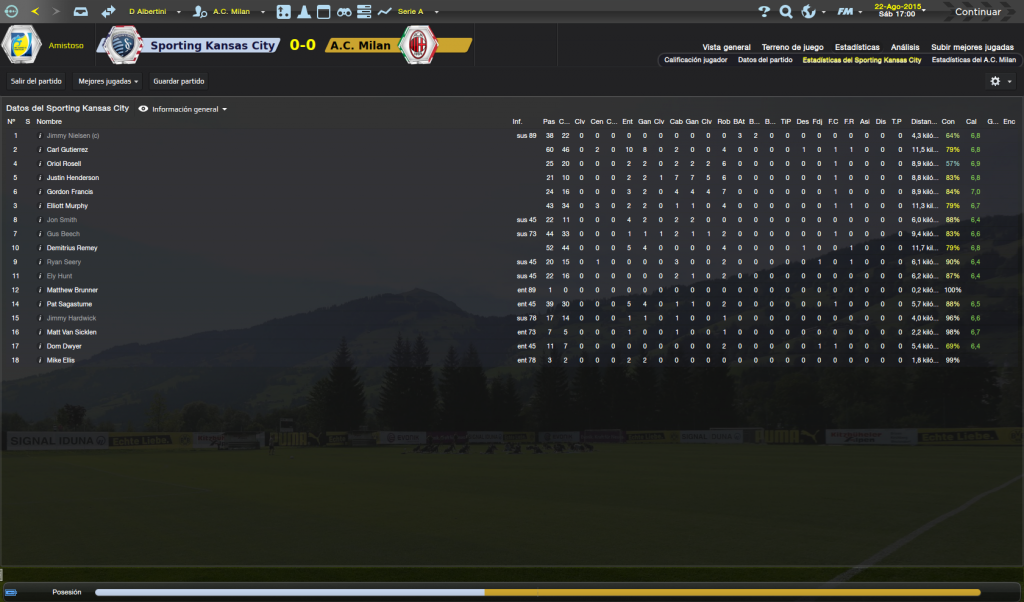Save the match with Guardar partido
This screenshot has width=1024, height=602.
[x=179, y=81]
